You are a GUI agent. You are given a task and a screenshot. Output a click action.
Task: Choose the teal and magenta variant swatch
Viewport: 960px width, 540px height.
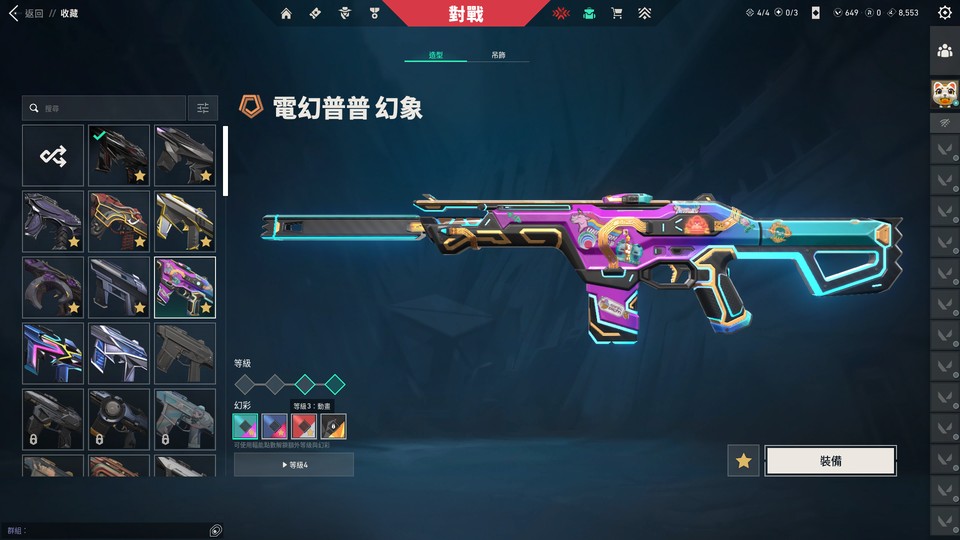(x=245, y=427)
